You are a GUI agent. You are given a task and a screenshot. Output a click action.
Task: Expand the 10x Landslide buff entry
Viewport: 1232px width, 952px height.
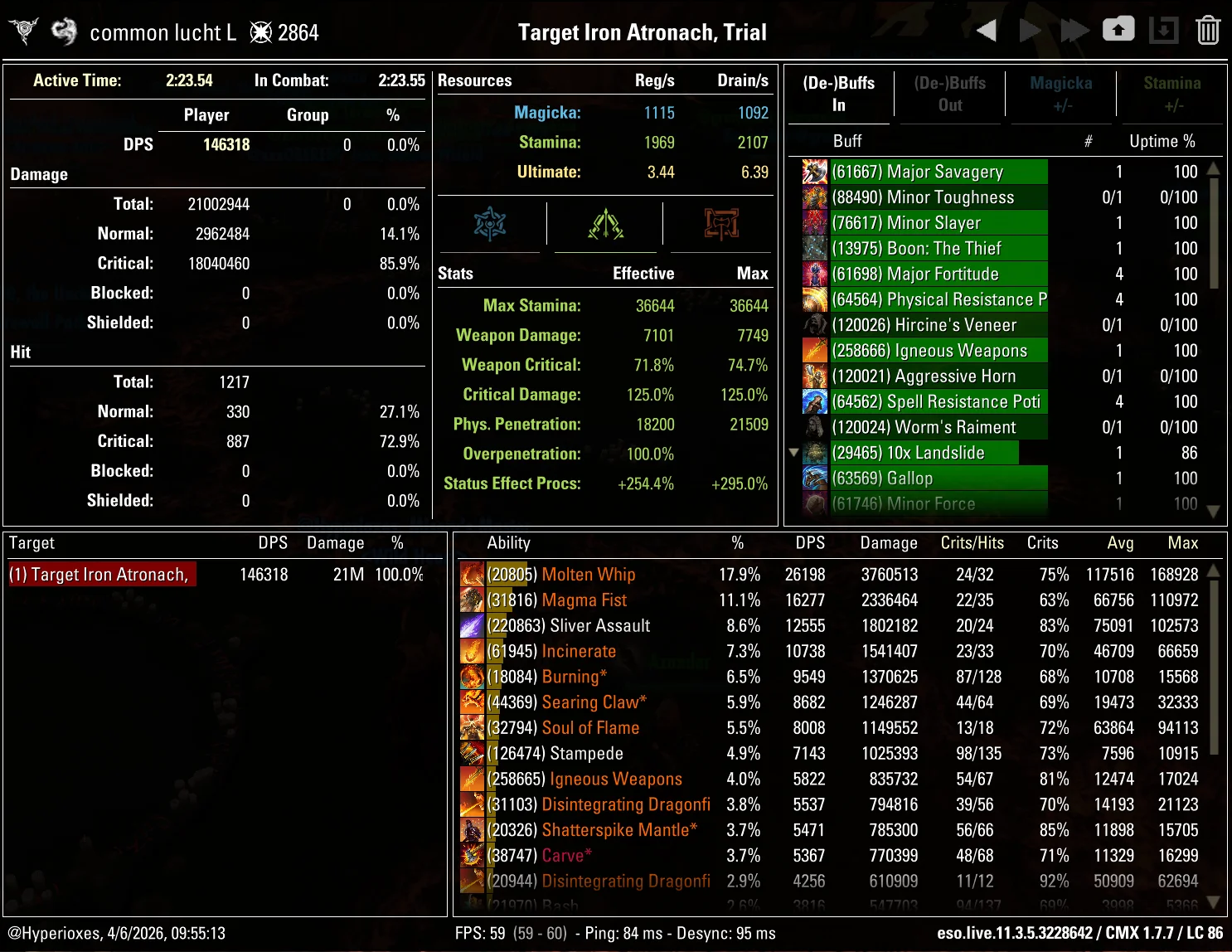(793, 452)
